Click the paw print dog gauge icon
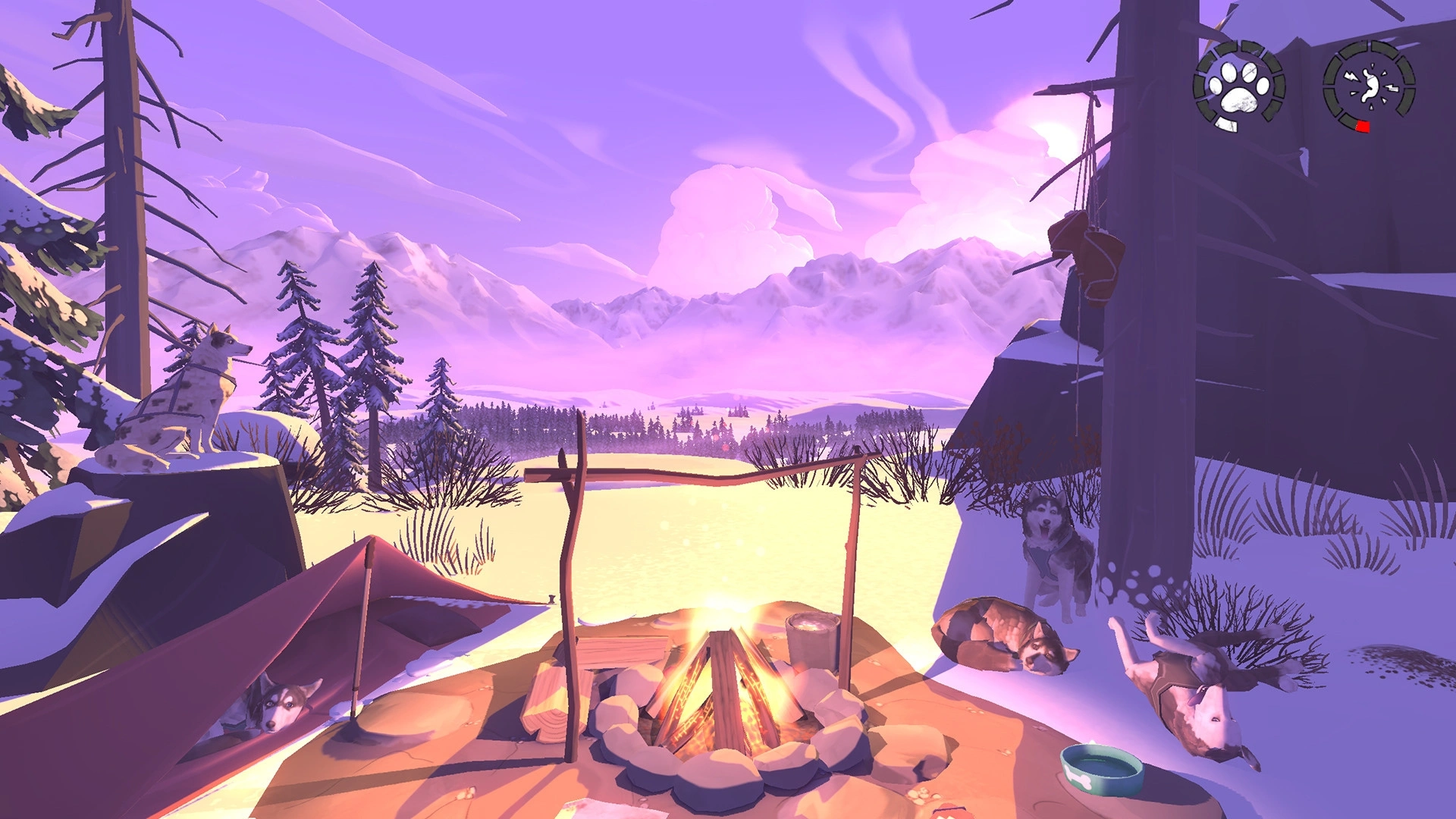Screen dimensions: 1456x819 click(1238, 86)
